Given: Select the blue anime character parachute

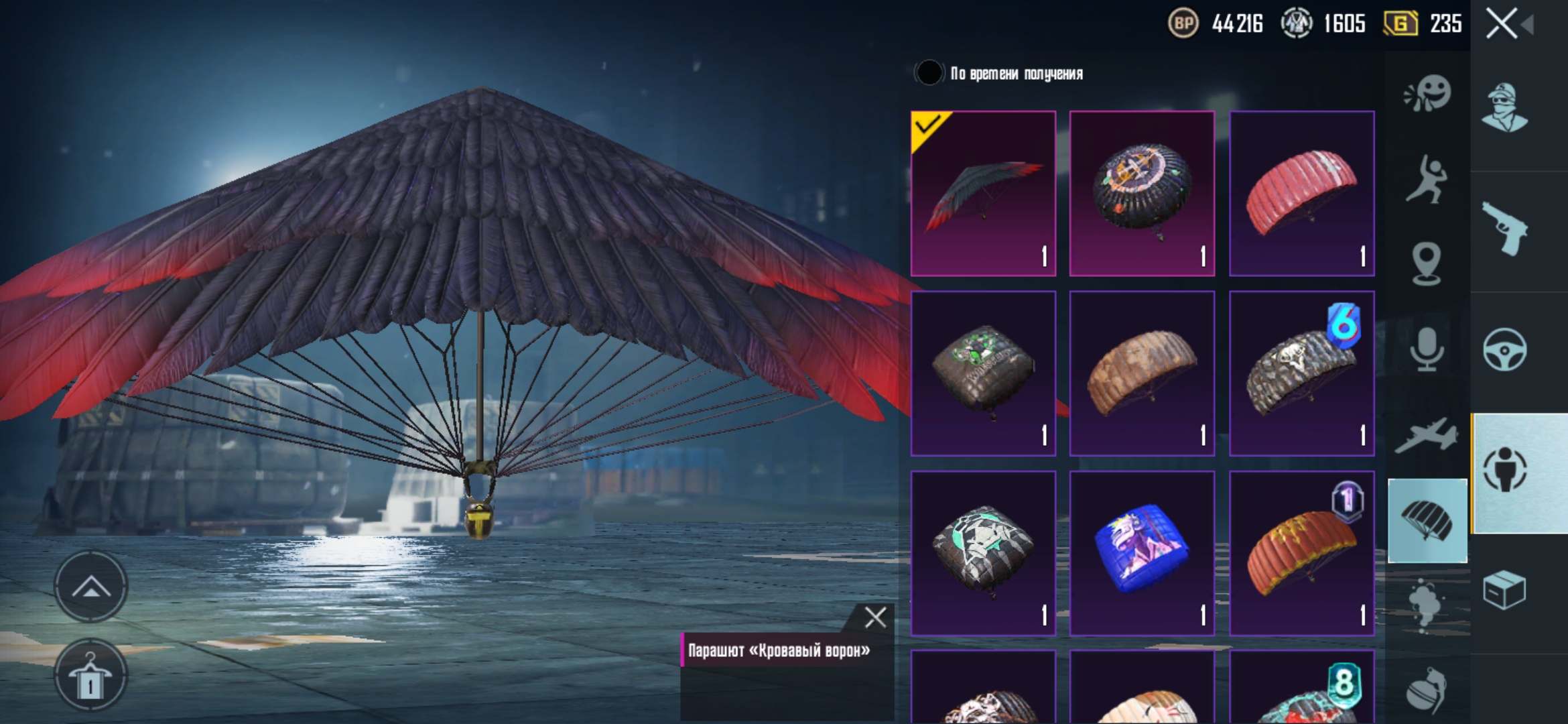Looking at the screenshot, I should pos(1142,553).
